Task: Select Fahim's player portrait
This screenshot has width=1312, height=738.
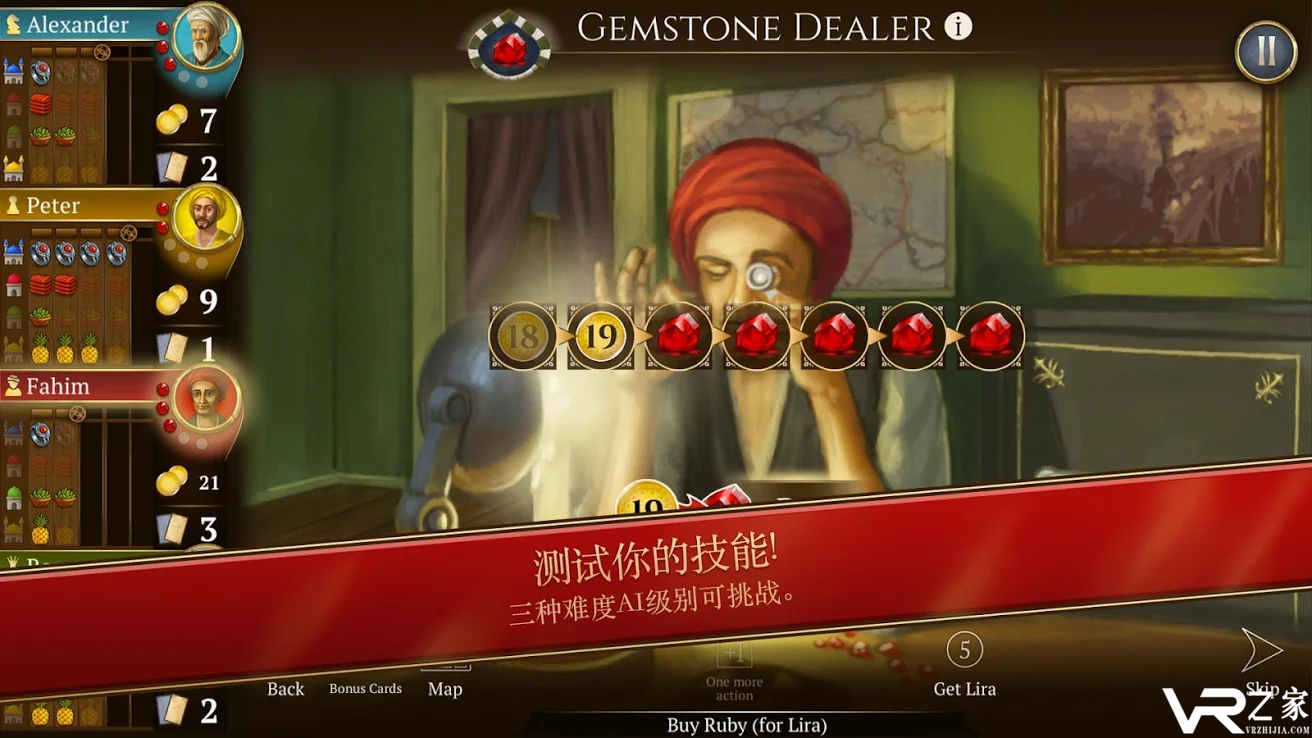Action: coord(205,400)
